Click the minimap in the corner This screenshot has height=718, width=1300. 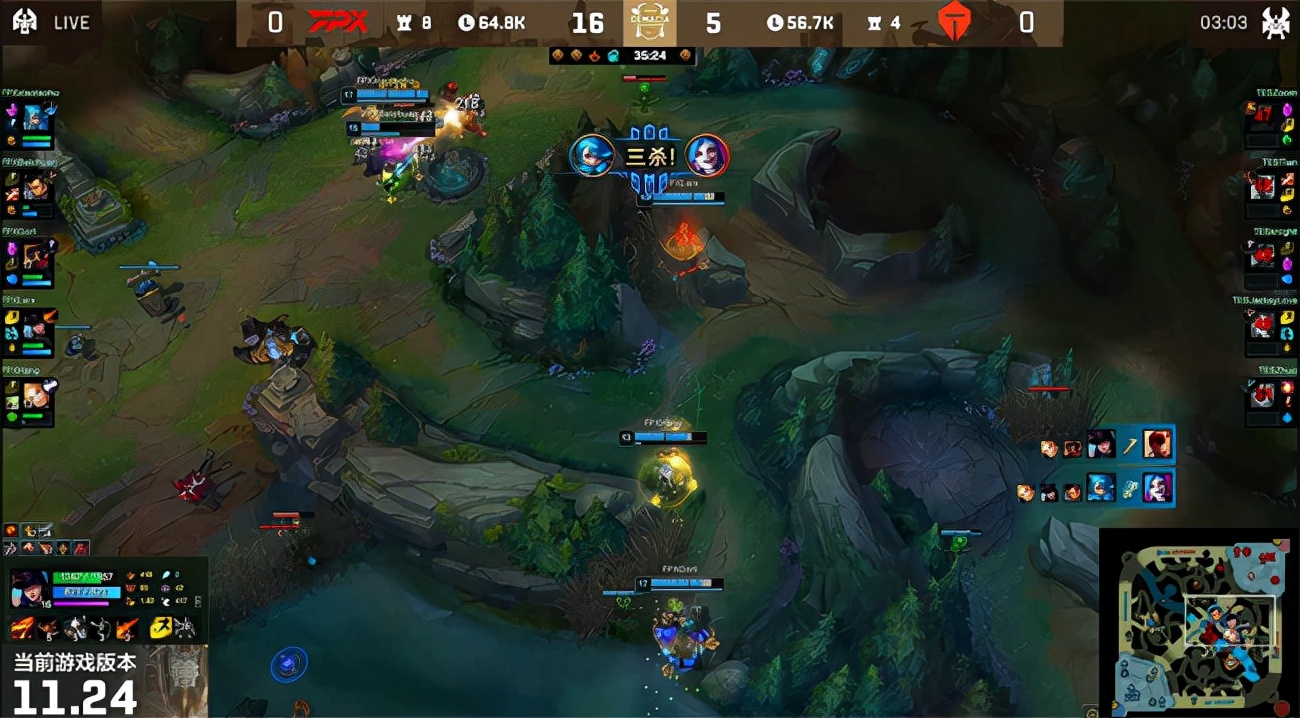click(x=1198, y=623)
